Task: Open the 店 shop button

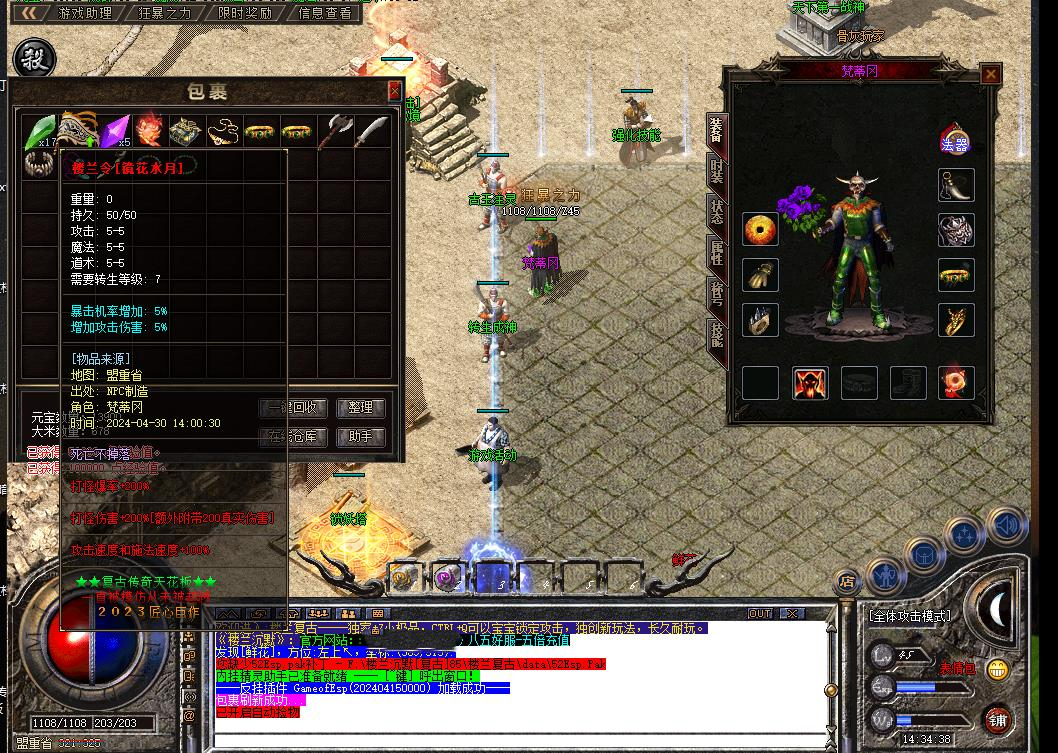Action: click(847, 580)
